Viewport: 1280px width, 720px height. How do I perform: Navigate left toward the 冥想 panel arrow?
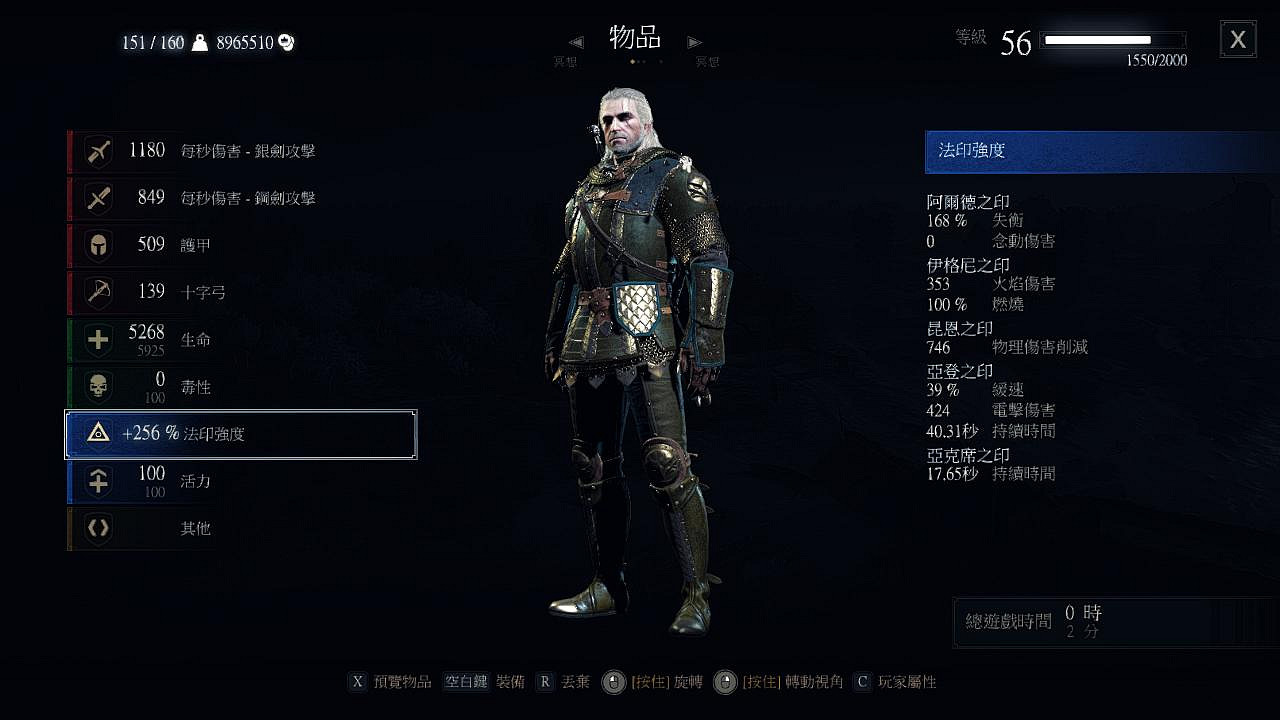coord(575,42)
